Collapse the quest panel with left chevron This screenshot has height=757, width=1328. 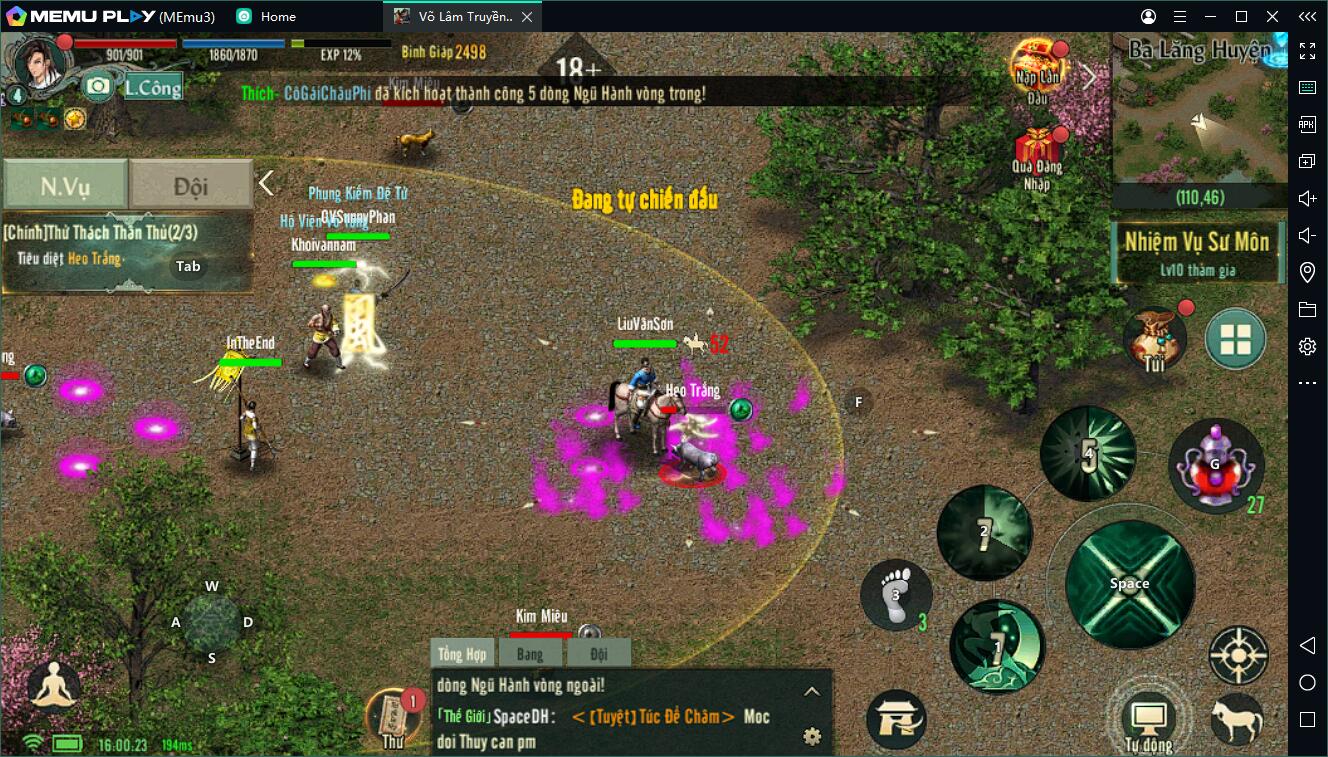(x=266, y=184)
